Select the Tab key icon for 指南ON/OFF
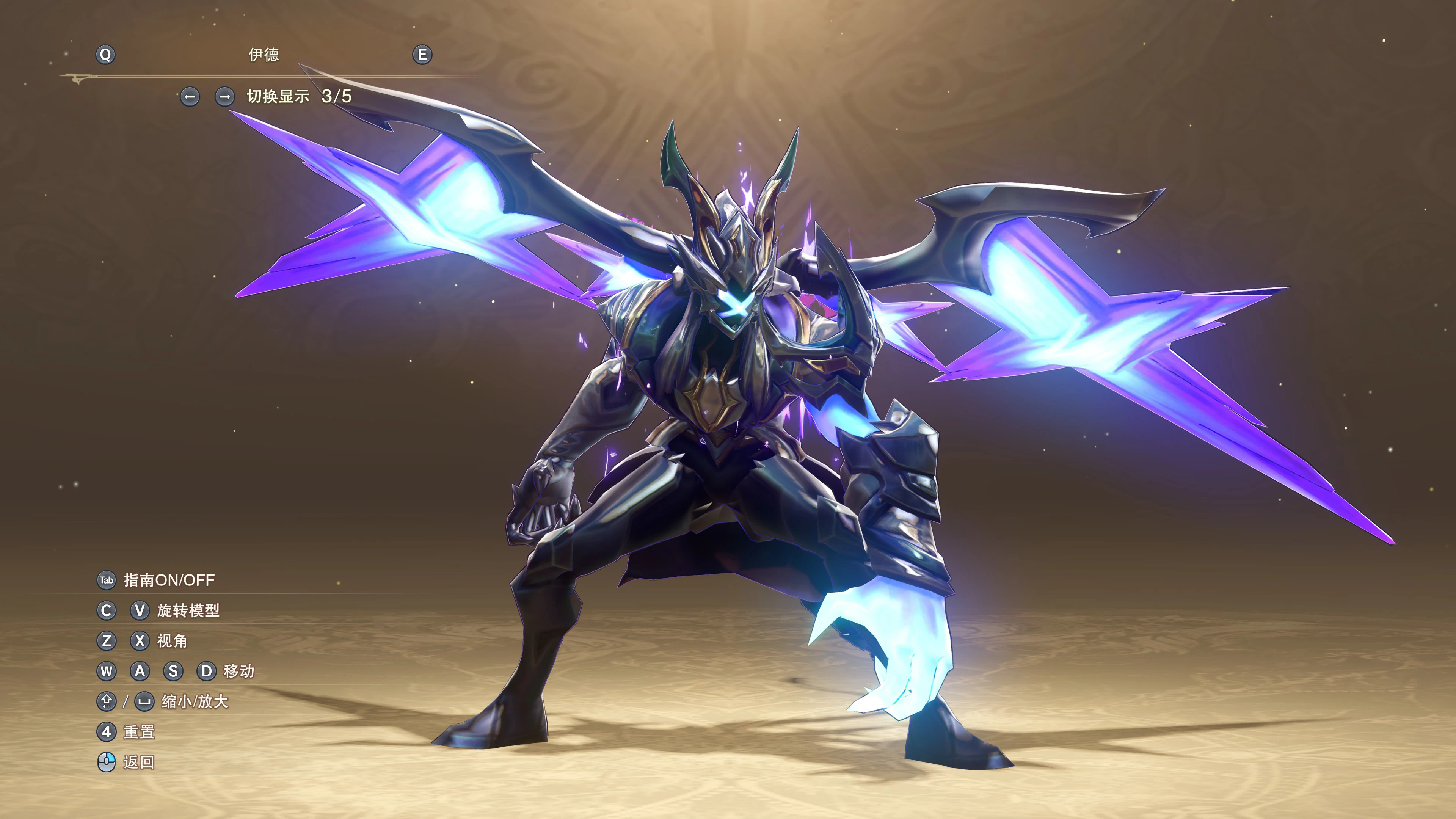Screen dimensions: 1456x819 click(106, 580)
